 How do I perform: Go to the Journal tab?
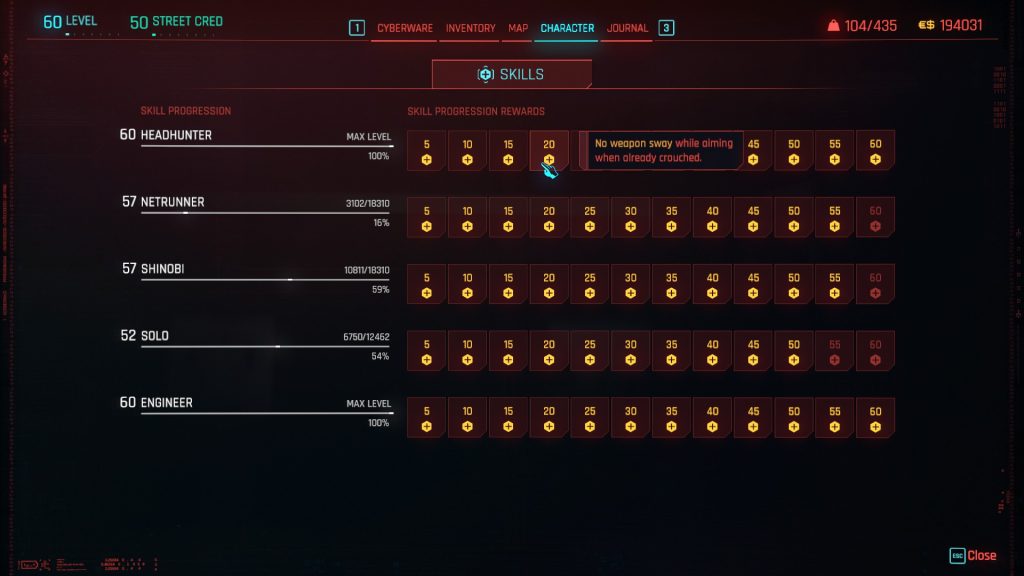click(627, 28)
